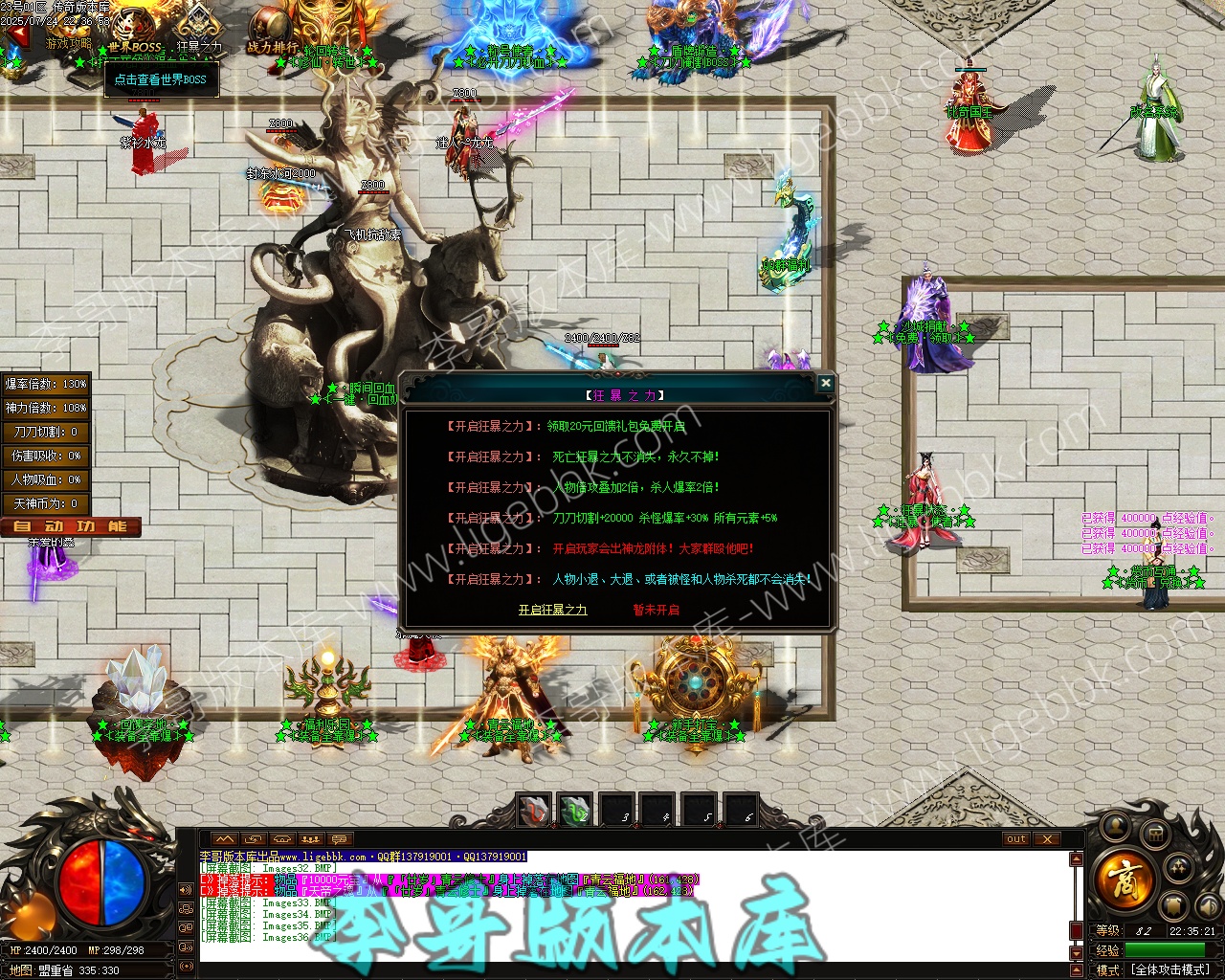Open the 战力排行 ranking drum icon
This screenshot has height=980, width=1225.
coord(272,31)
